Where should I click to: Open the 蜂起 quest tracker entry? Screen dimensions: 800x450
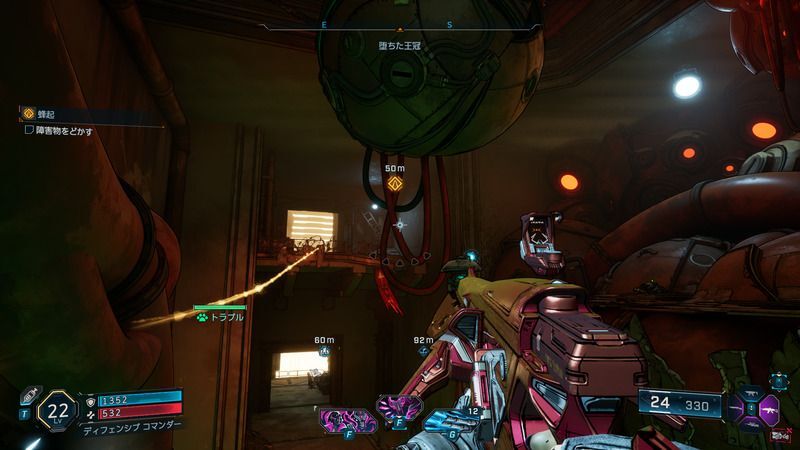tap(44, 115)
